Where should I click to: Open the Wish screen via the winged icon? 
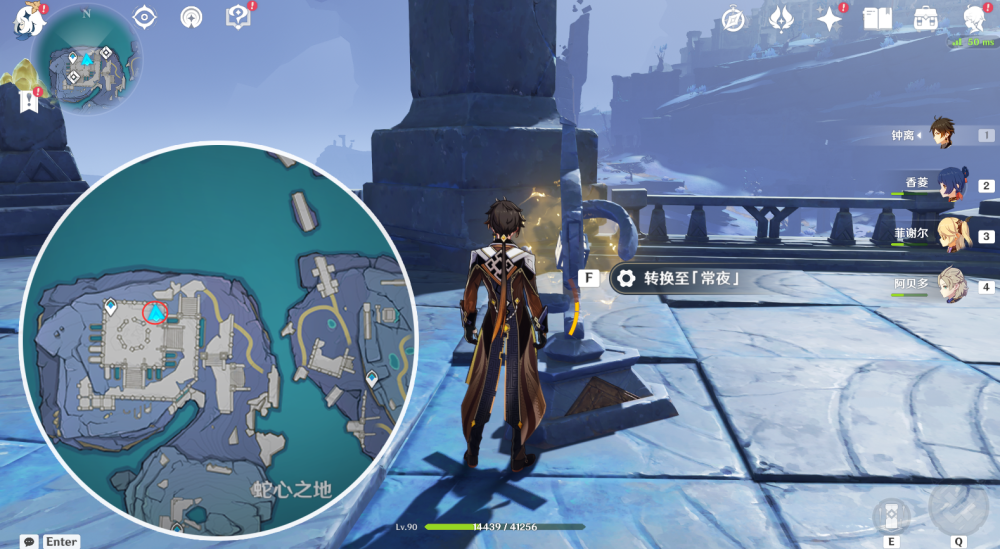[x=782, y=19]
